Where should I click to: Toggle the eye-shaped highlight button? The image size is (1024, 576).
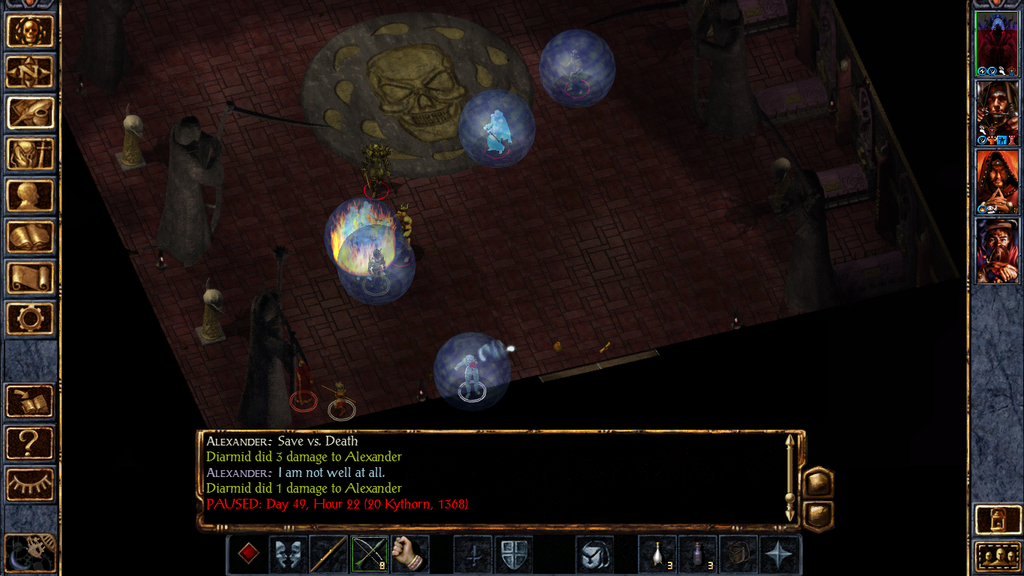(30, 483)
